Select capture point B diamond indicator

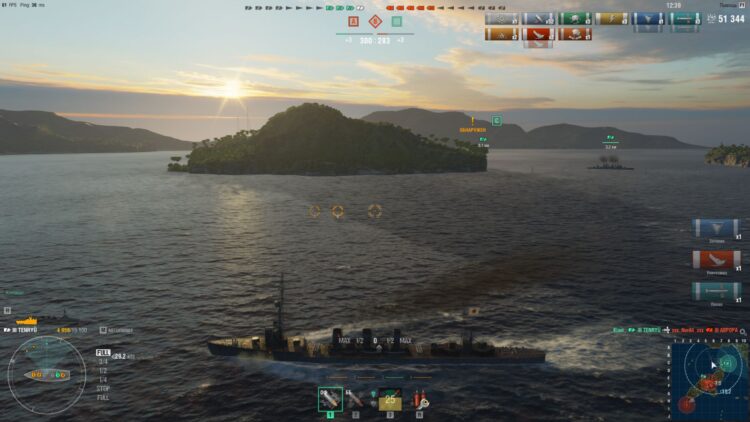point(375,21)
